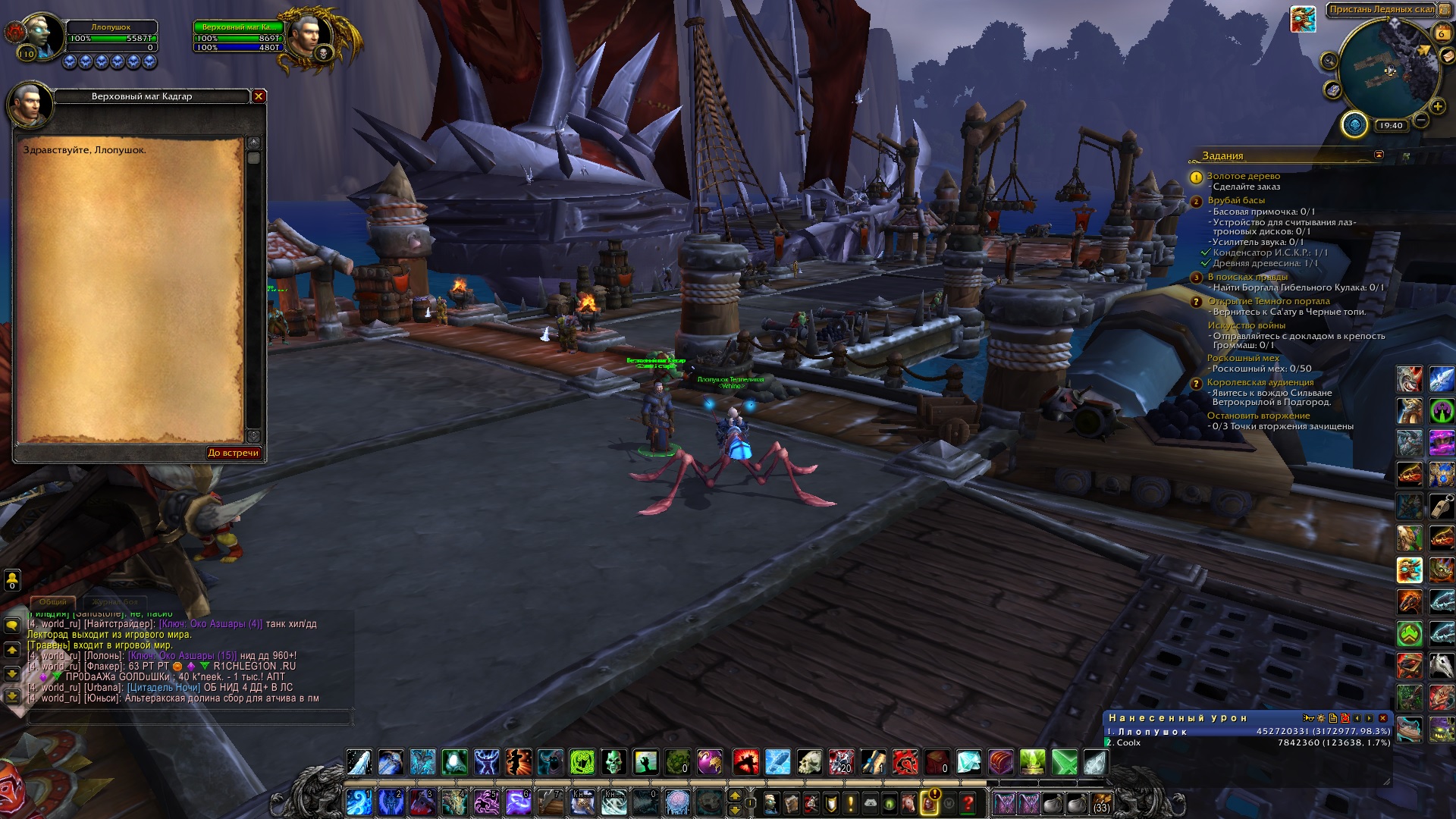Zoom in the minimap with the plus button
The height and width of the screenshot is (819, 1456).
point(1437,106)
